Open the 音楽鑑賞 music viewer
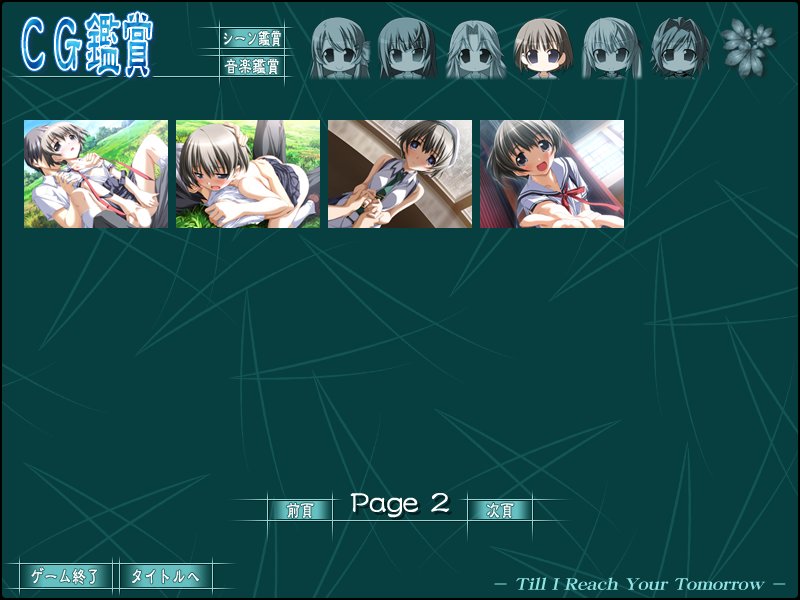This screenshot has height=600, width=800. (252, 68)
